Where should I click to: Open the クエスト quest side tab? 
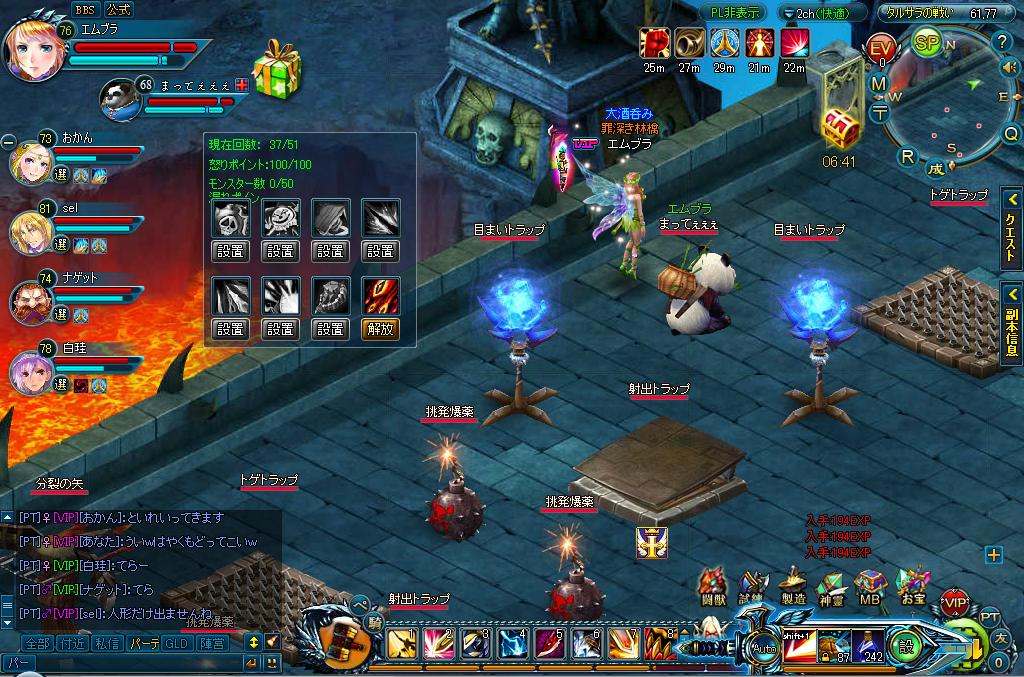click(1011, 228)
